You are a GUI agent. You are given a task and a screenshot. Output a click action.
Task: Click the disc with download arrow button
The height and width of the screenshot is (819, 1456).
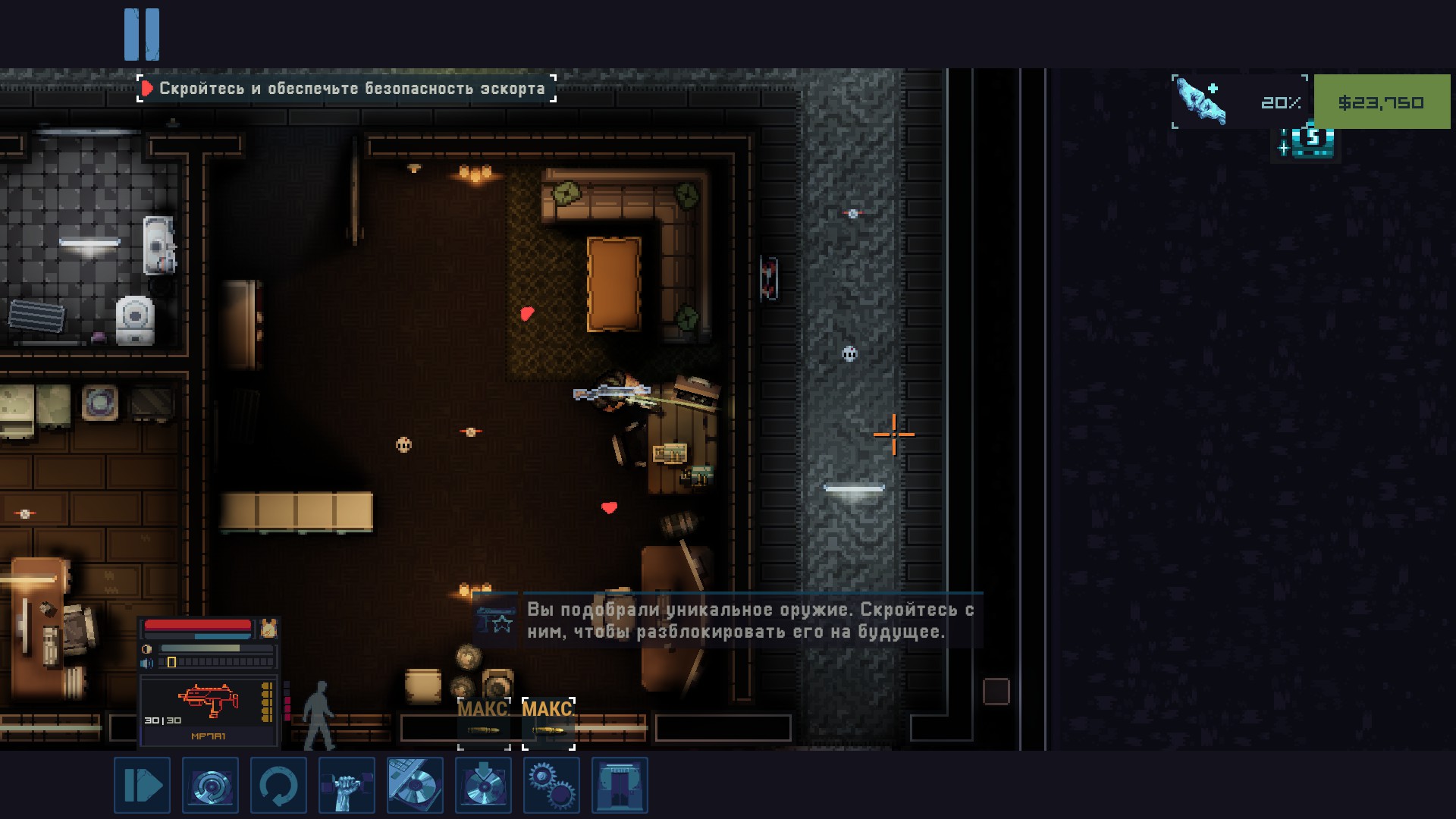pyautogui.click(x=483, y=785)
